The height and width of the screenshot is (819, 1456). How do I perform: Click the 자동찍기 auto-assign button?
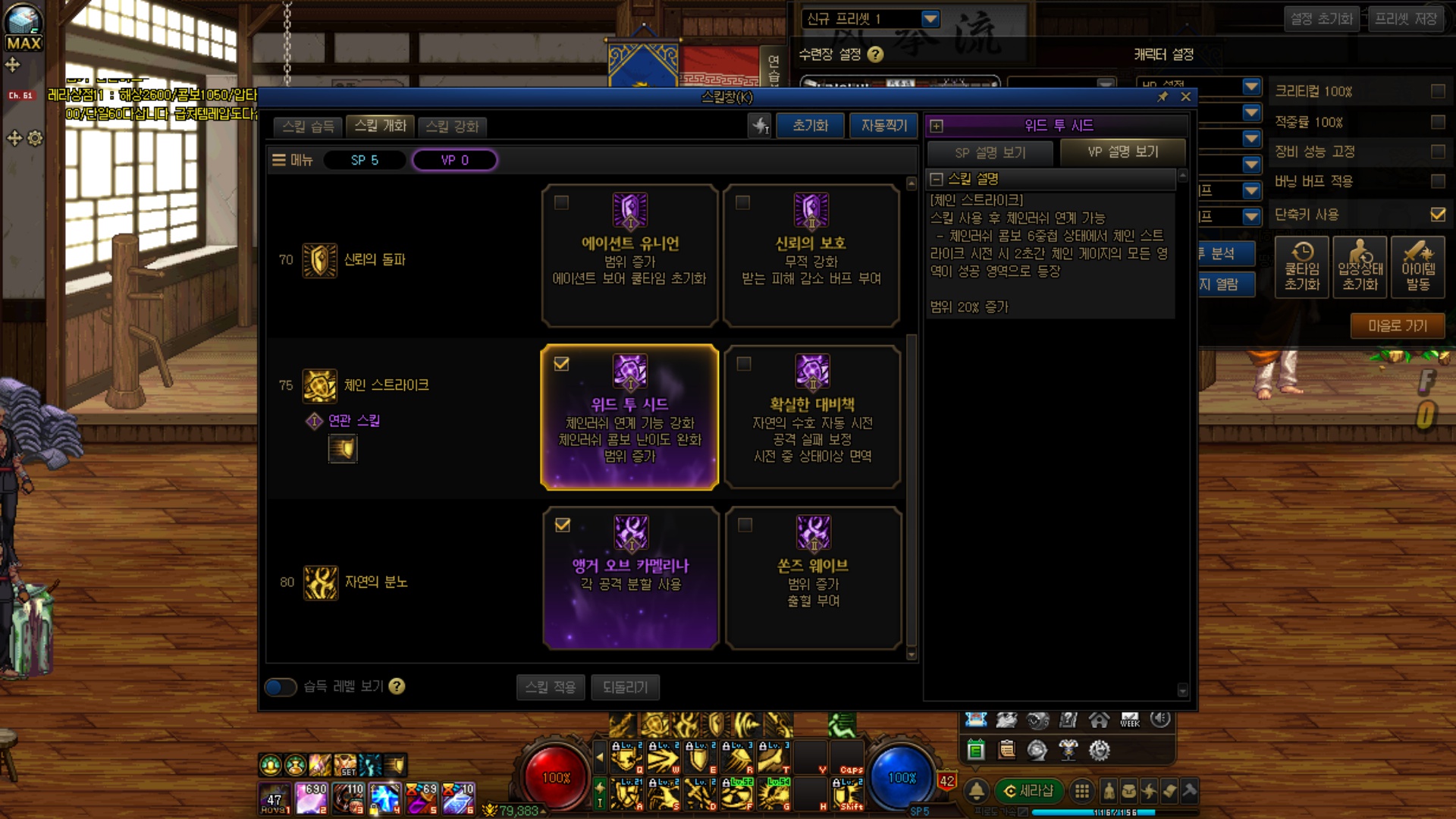[883, 126]
